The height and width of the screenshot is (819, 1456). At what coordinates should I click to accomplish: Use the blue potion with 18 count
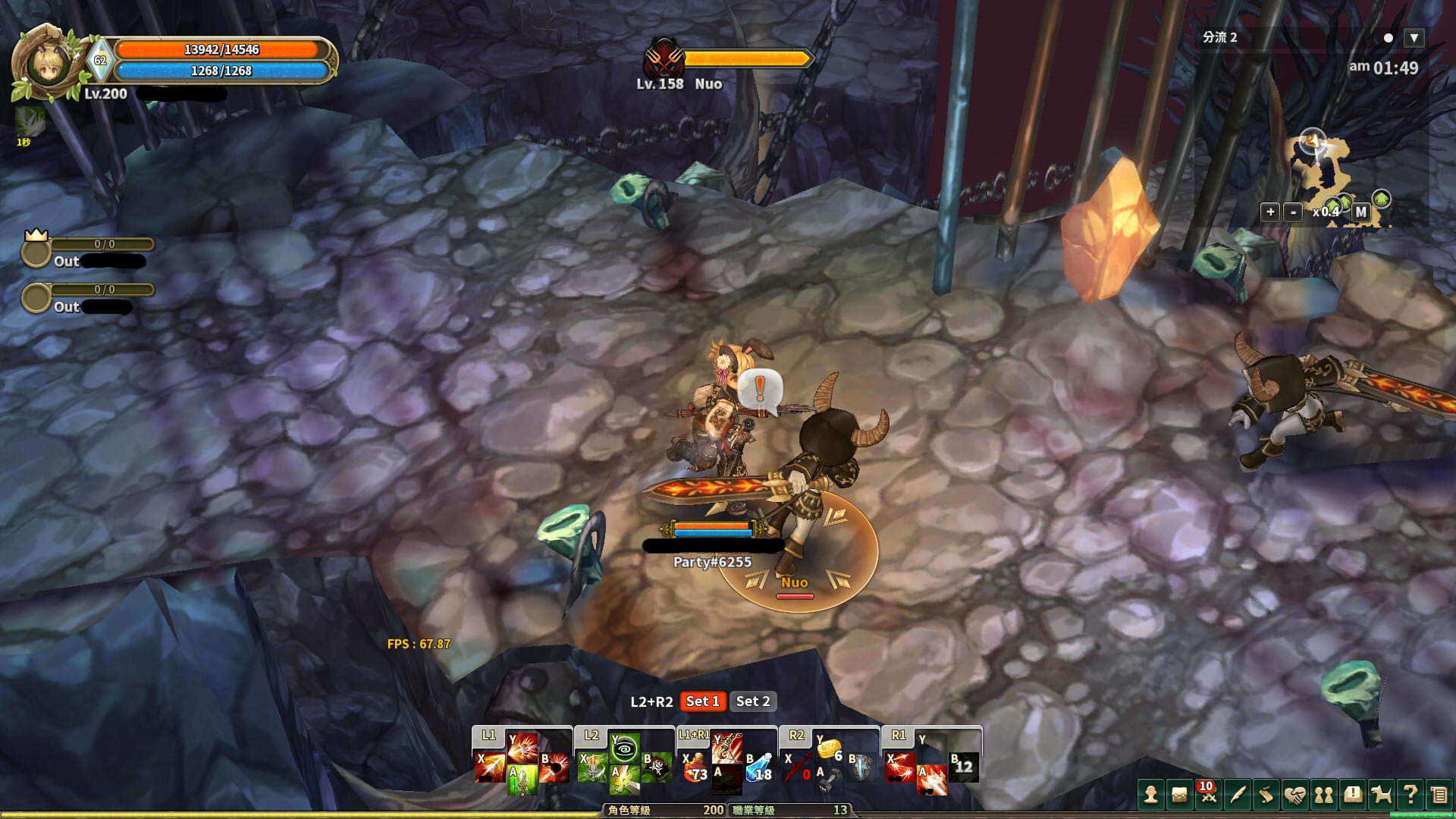760,769
